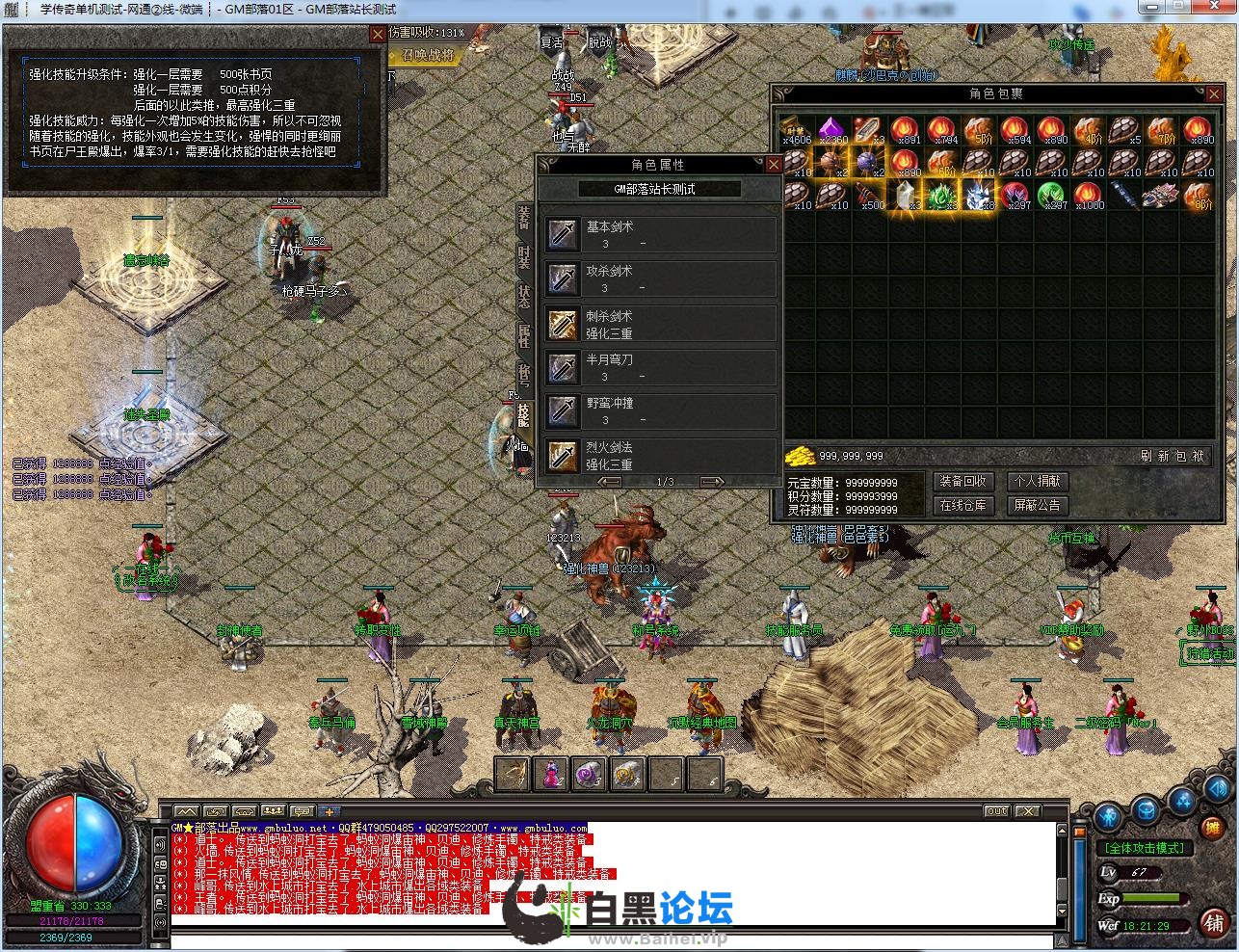This screenshot has width=1239, height=952.
Task: Pick the green orb x297 item
Action: point(1051,195)
